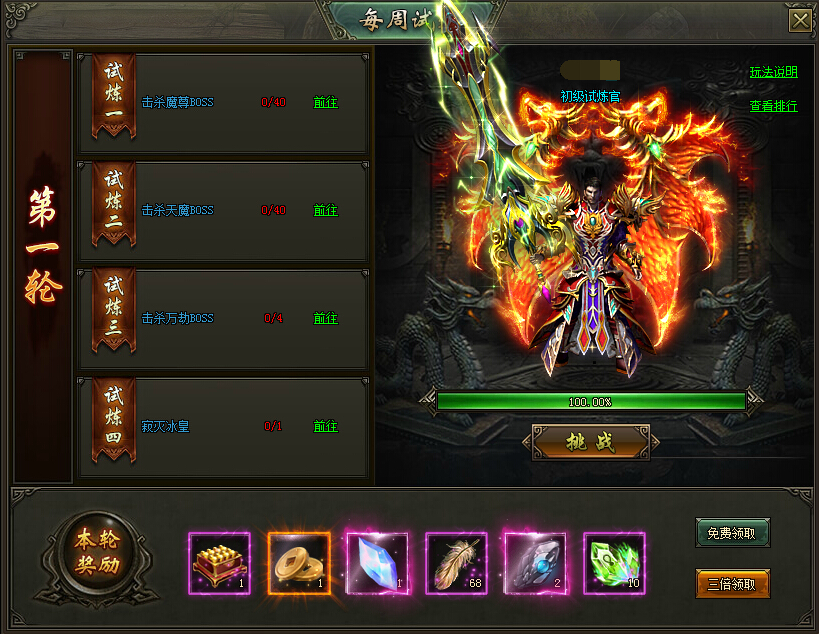Claim triple rewards with 三倍领取
The image size is (819, 634).
point(732,584)
